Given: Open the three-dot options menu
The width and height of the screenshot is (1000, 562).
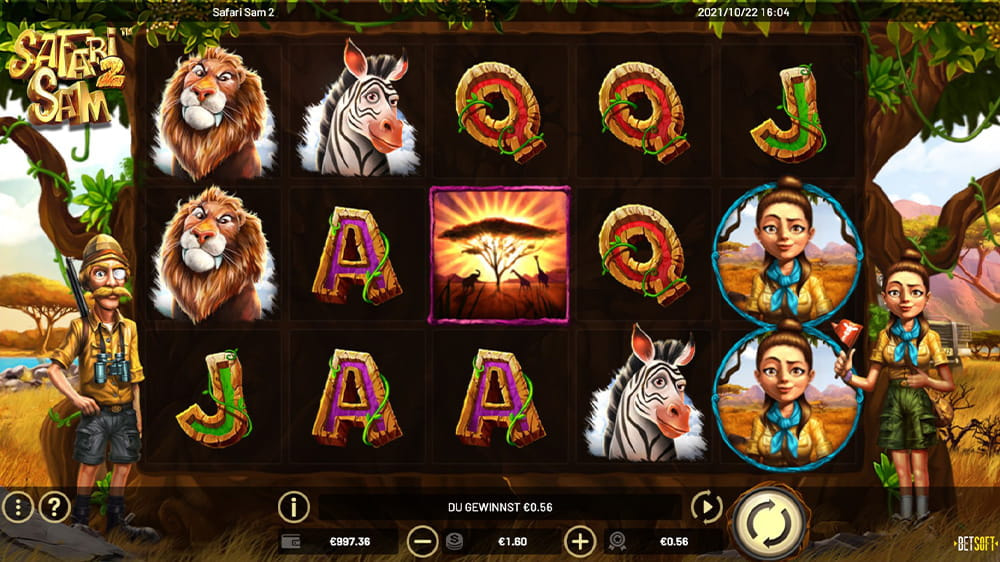Looking at the screenshot, I should point(17,507).
